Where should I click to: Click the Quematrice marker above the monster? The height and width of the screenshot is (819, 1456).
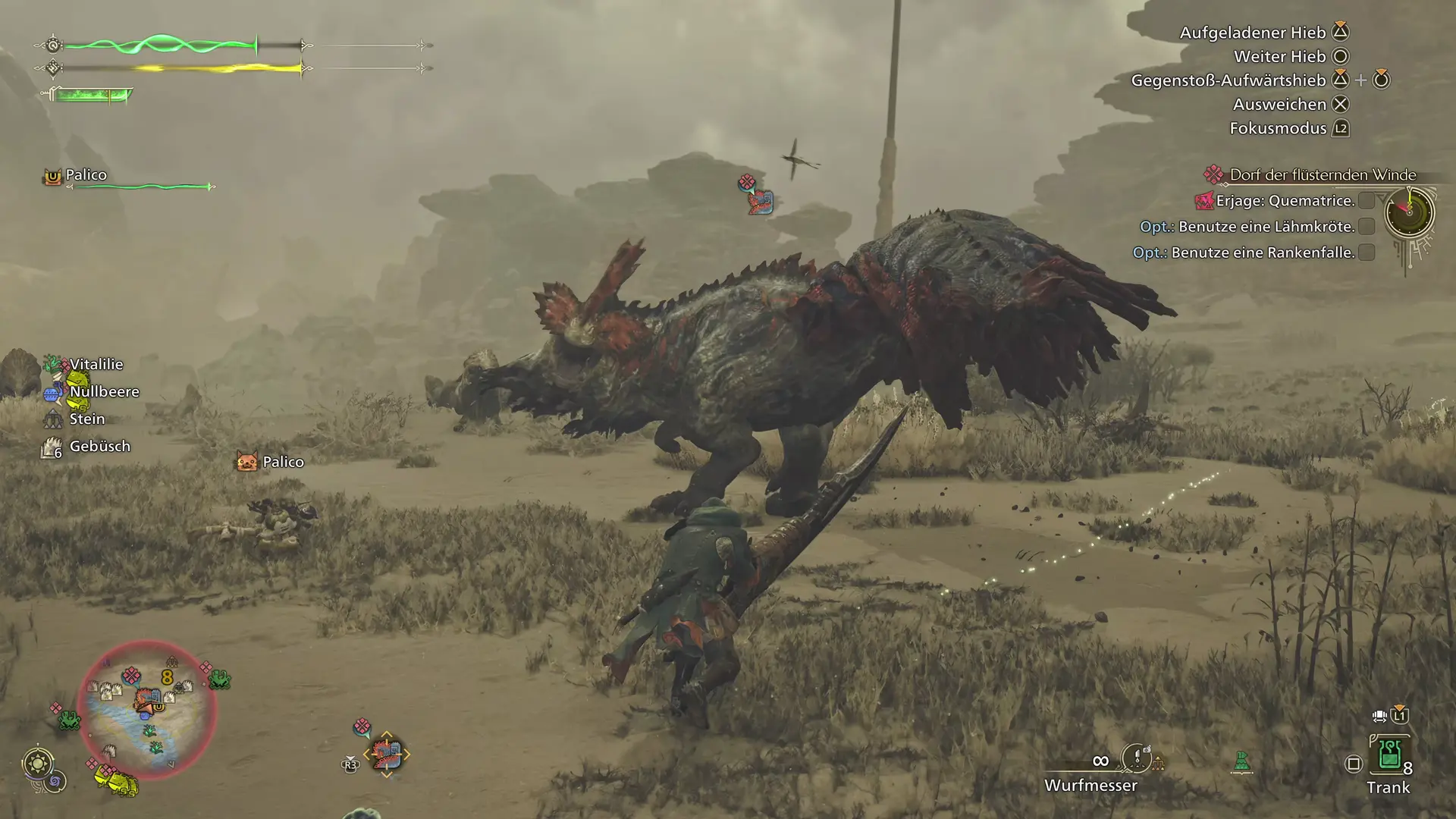tap(759, 202)
